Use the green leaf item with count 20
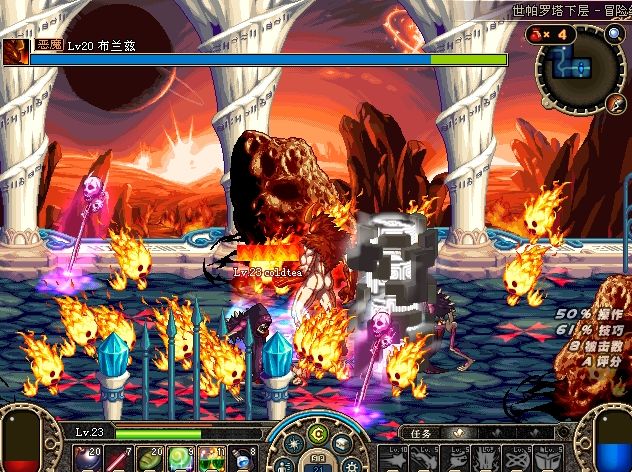The width and height of the screenshot is (632, 472). (x=148, y=459)
